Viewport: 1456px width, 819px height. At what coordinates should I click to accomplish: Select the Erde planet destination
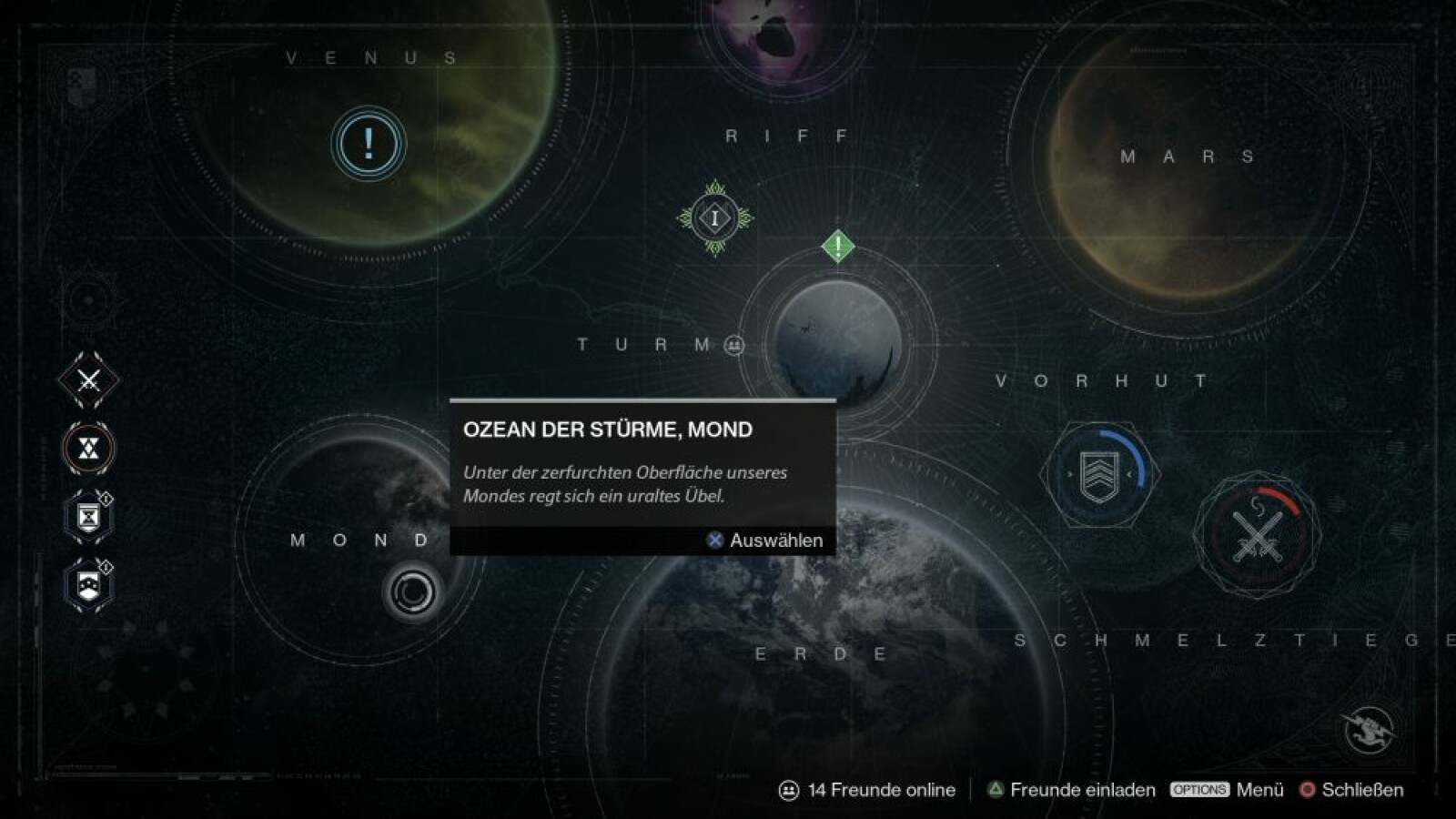coord(824,655)
